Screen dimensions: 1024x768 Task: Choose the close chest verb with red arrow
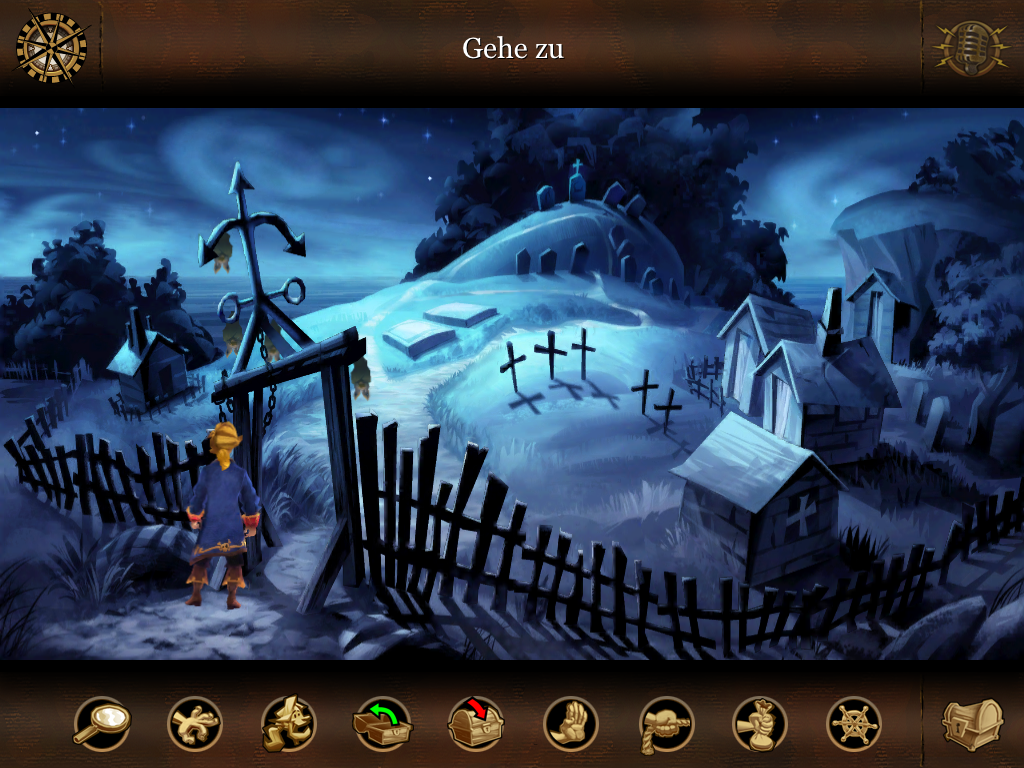coord(476,723)
